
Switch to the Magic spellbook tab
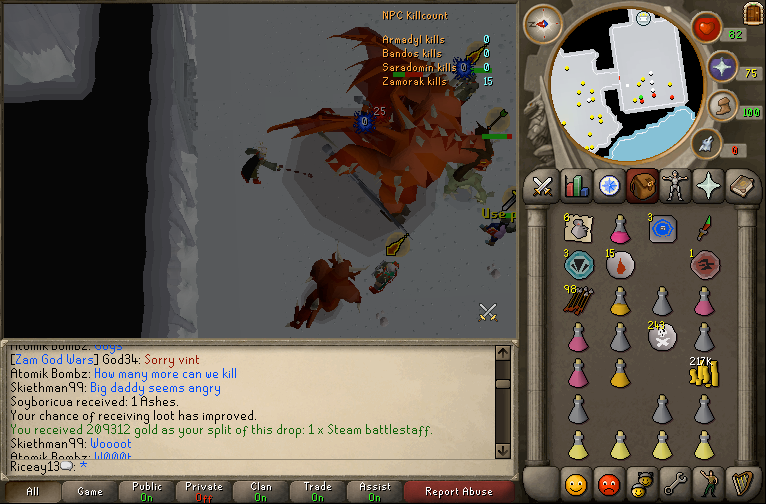tap(740, 186)
